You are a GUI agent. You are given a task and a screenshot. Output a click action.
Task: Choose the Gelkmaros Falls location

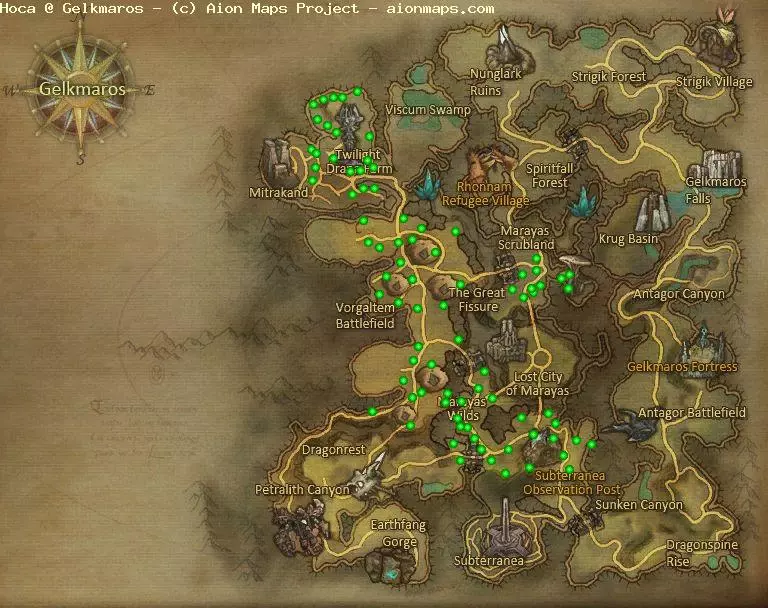point(716,190)
